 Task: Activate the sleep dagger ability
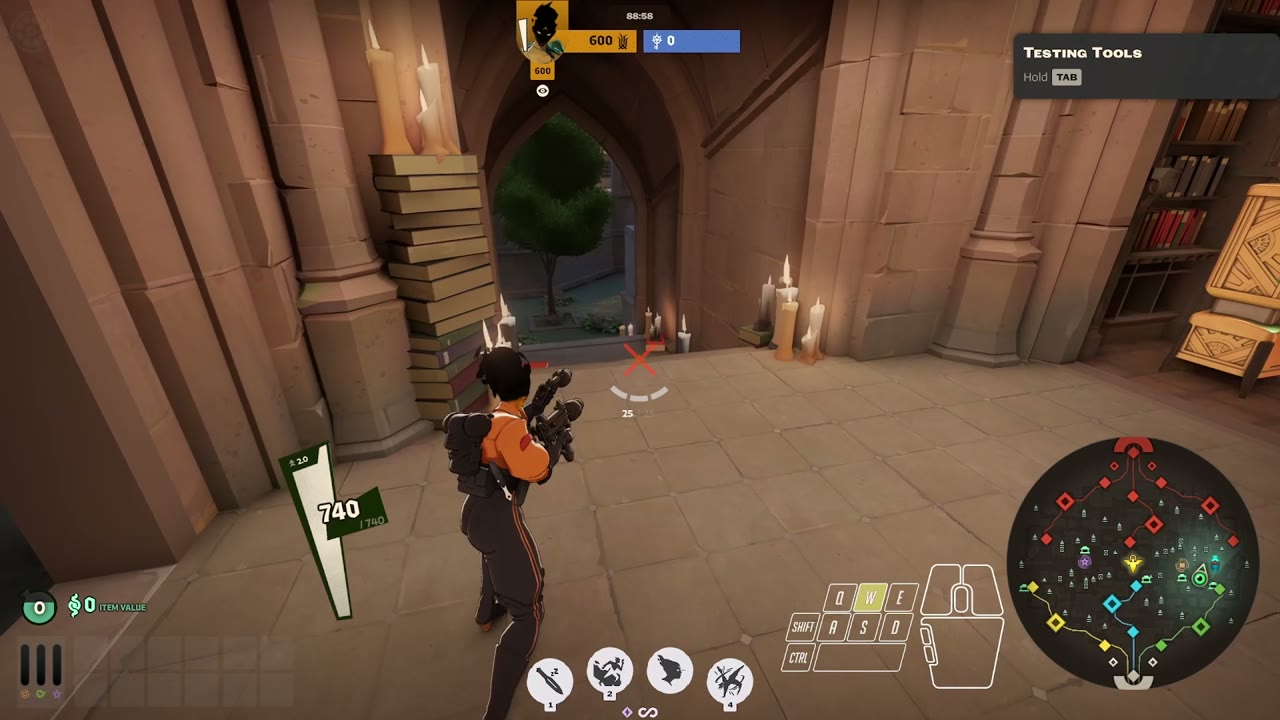pos(550,679)
